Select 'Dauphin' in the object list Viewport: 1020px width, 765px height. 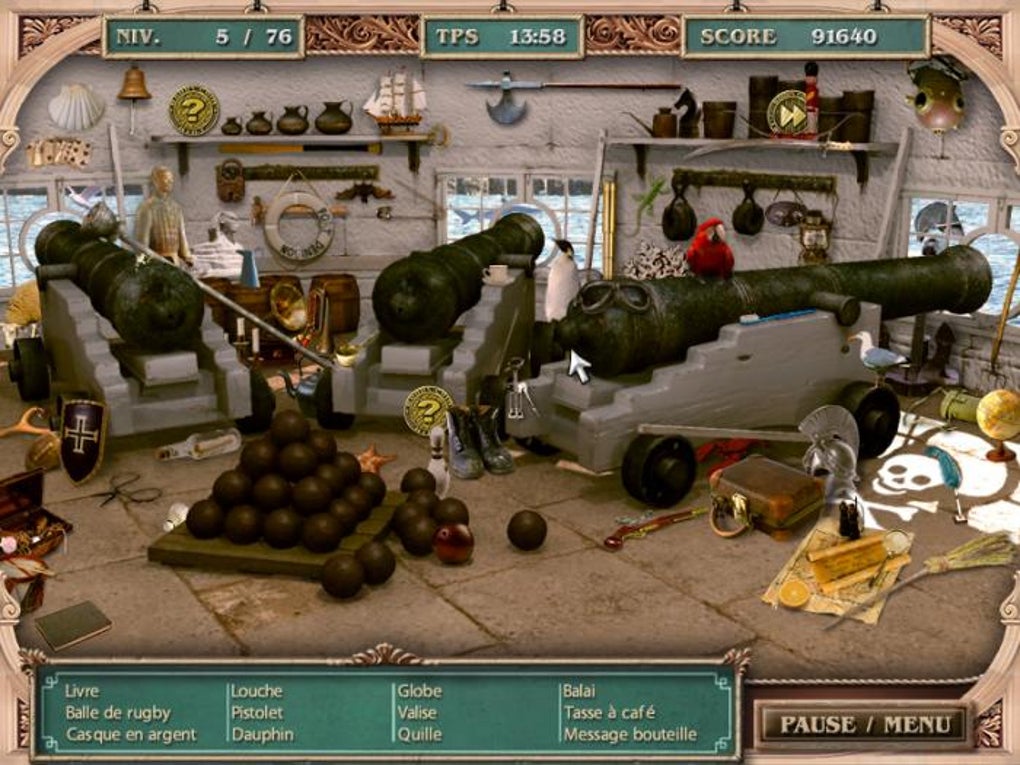coord(263,734)
